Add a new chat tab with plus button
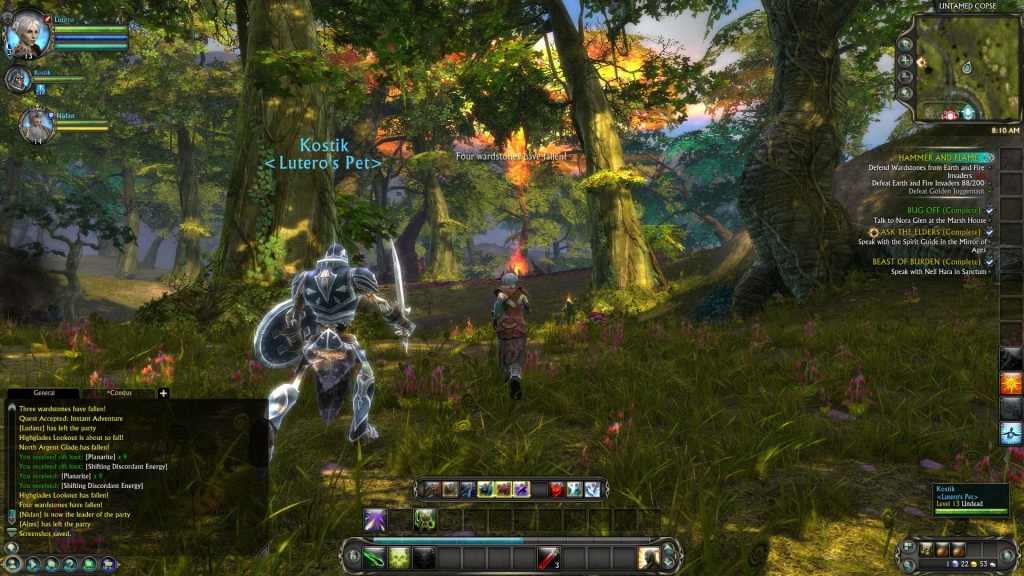This screenshot has width=1024, height=576. [164, 394]
